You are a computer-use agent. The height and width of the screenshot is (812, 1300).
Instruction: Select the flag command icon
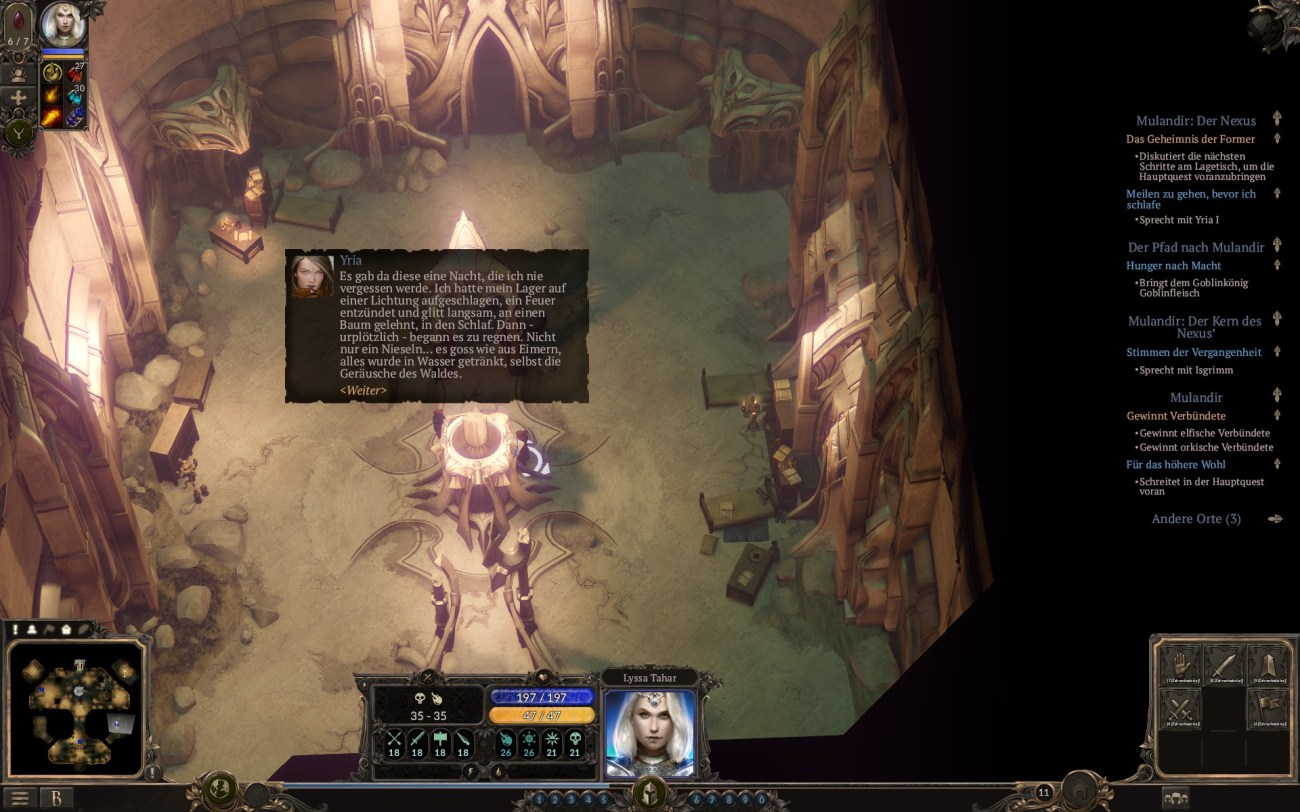pyautogui.click(x=1267, y=709)
